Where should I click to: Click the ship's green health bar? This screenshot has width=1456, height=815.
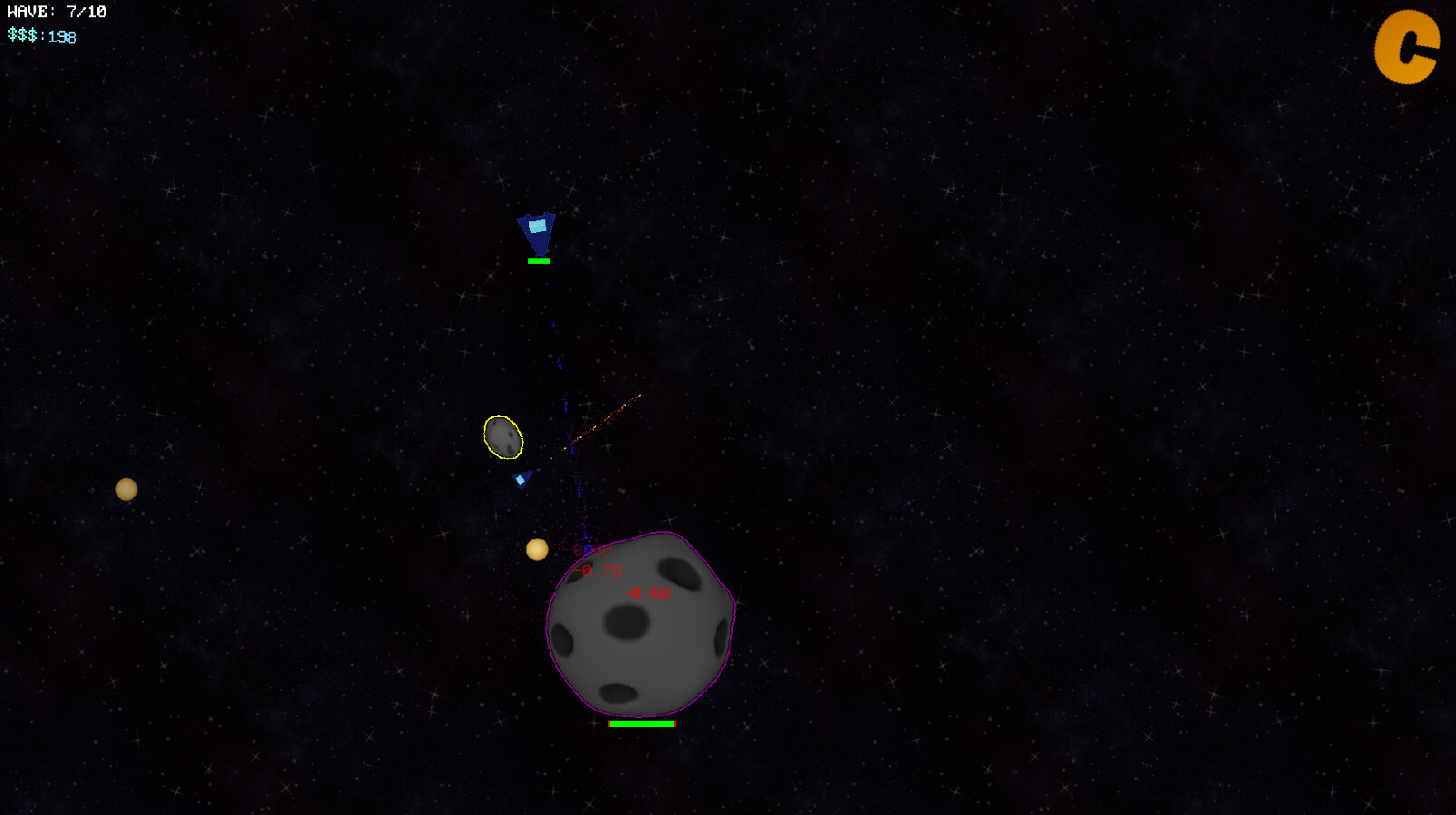[x=538, y=261]
